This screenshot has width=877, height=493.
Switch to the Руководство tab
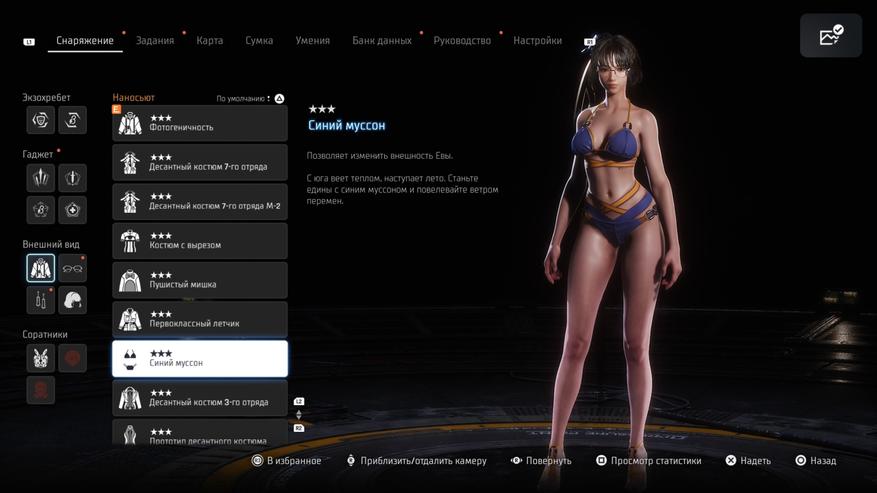[462, 40]
